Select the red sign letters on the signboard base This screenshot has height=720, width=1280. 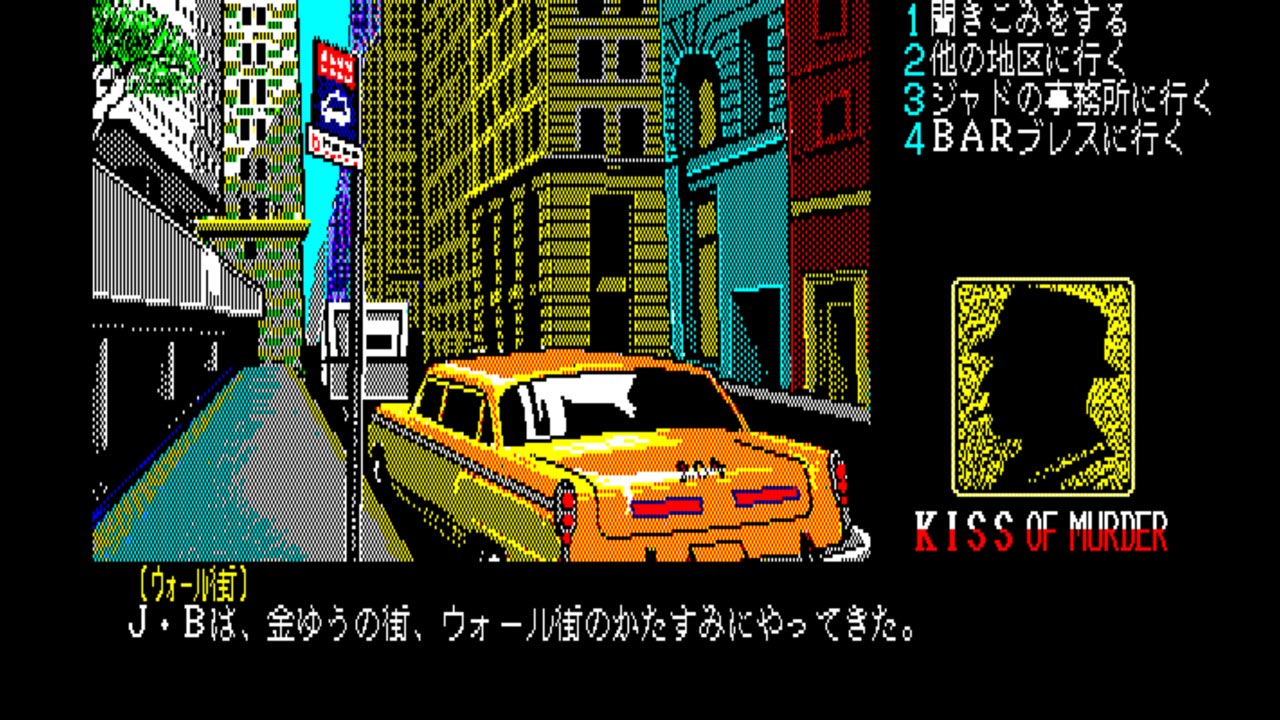(x=336, y=148)
